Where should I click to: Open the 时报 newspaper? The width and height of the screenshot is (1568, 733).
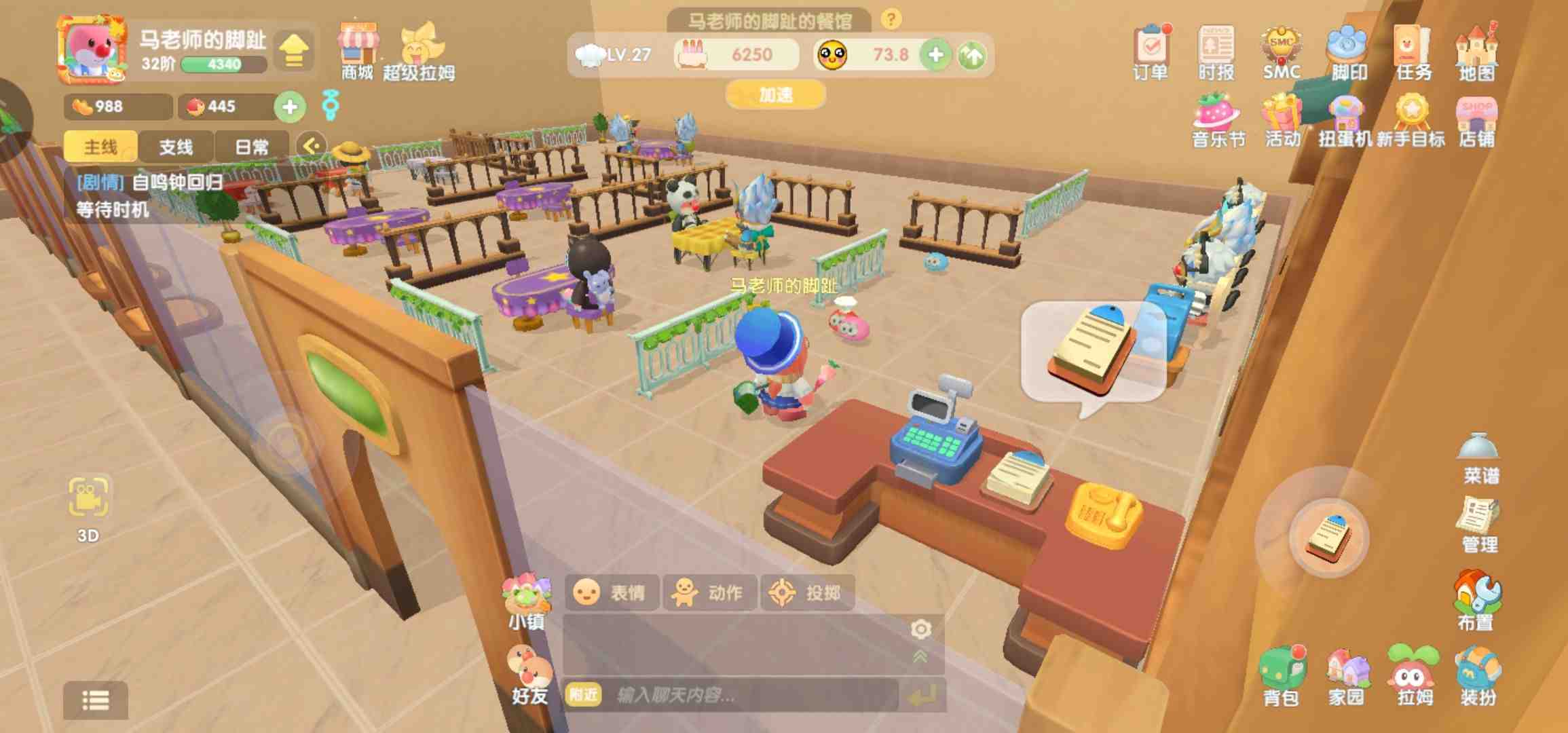tap(1216, 52)
